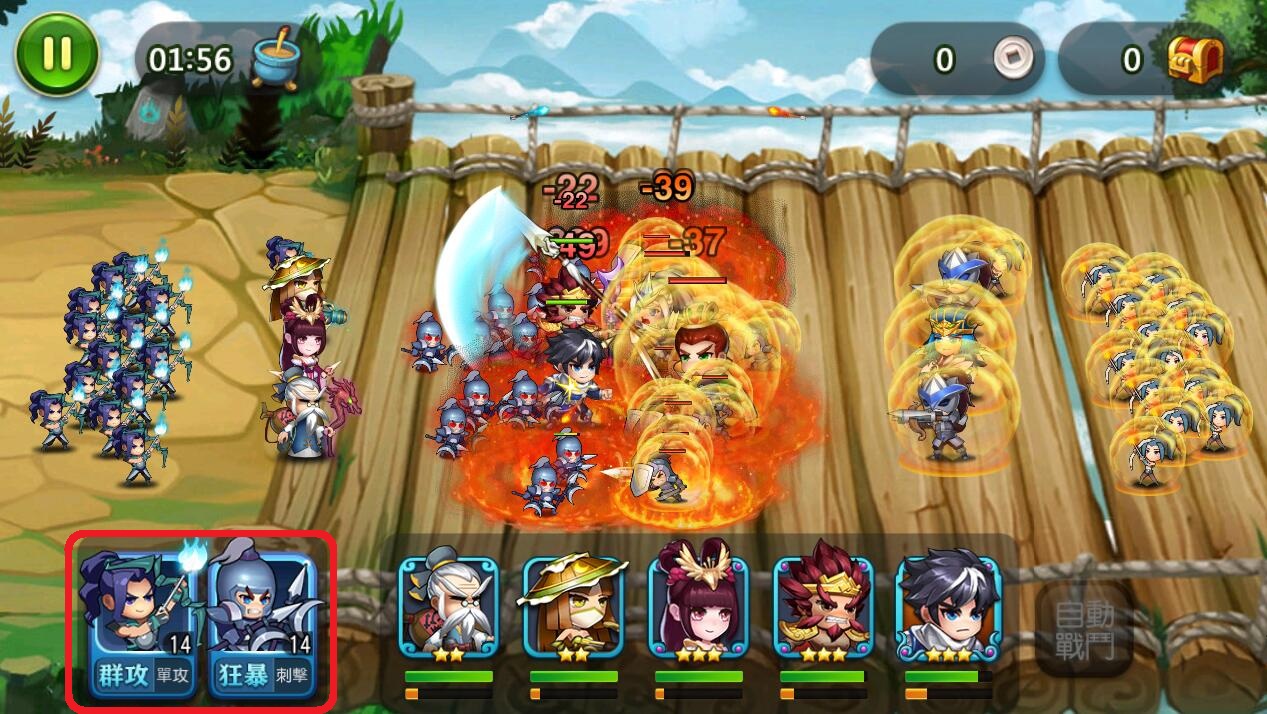The width and height of the screenshot is (1267, 714).
Task: Tap the treasure chest loot icon
Action: tap(1196, 60)
